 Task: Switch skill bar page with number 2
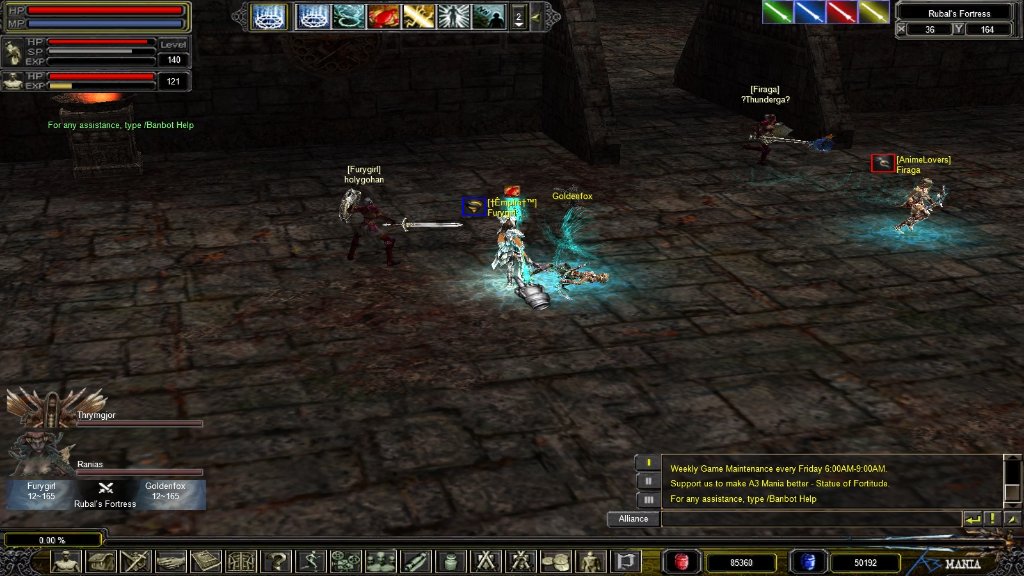[518, 16]
